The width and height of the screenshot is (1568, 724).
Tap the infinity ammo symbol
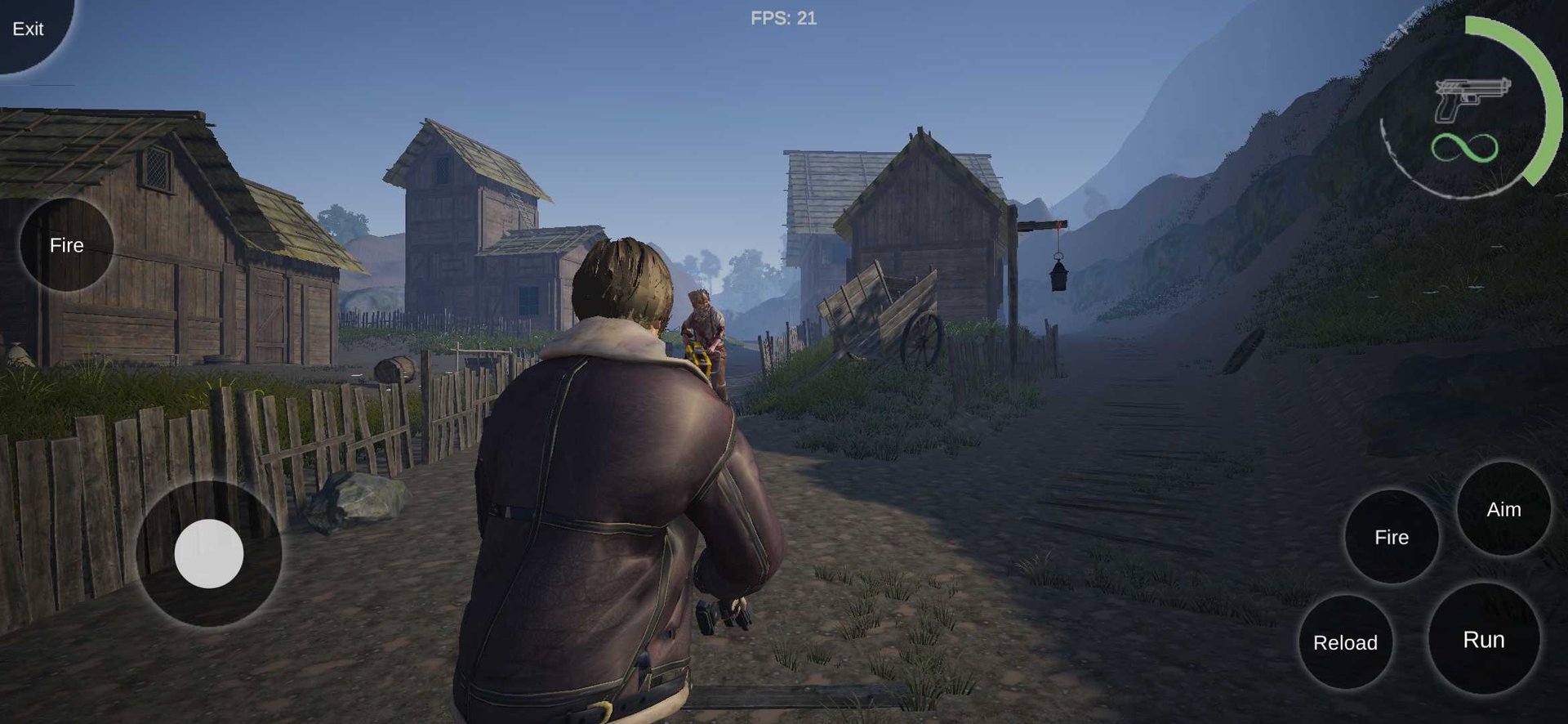pos(1467,148)
